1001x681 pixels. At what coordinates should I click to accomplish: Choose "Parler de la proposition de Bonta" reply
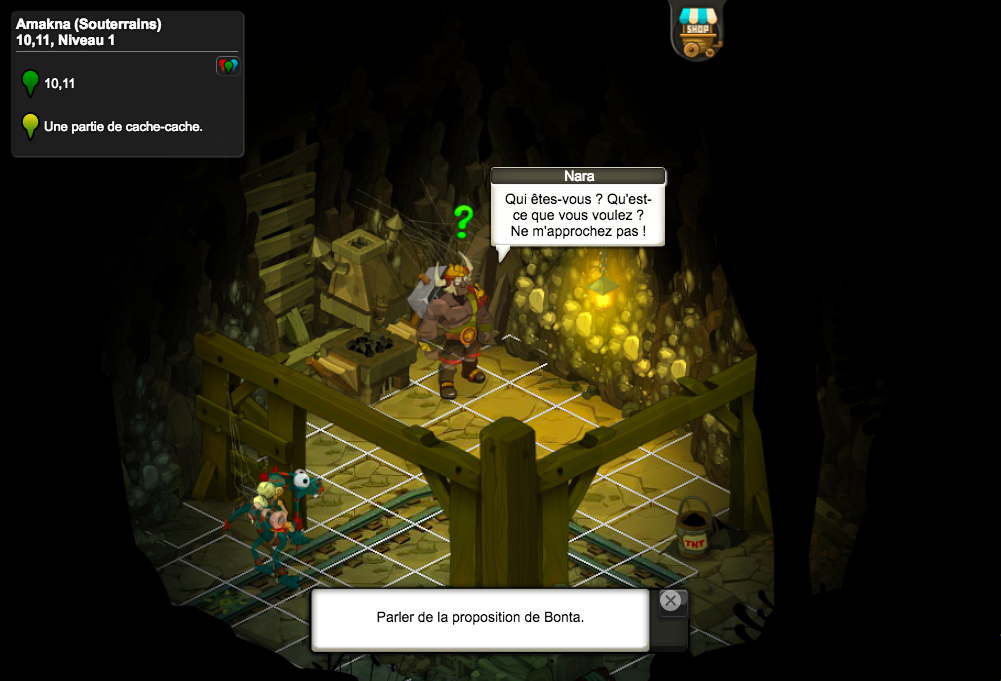coord(480,618)
